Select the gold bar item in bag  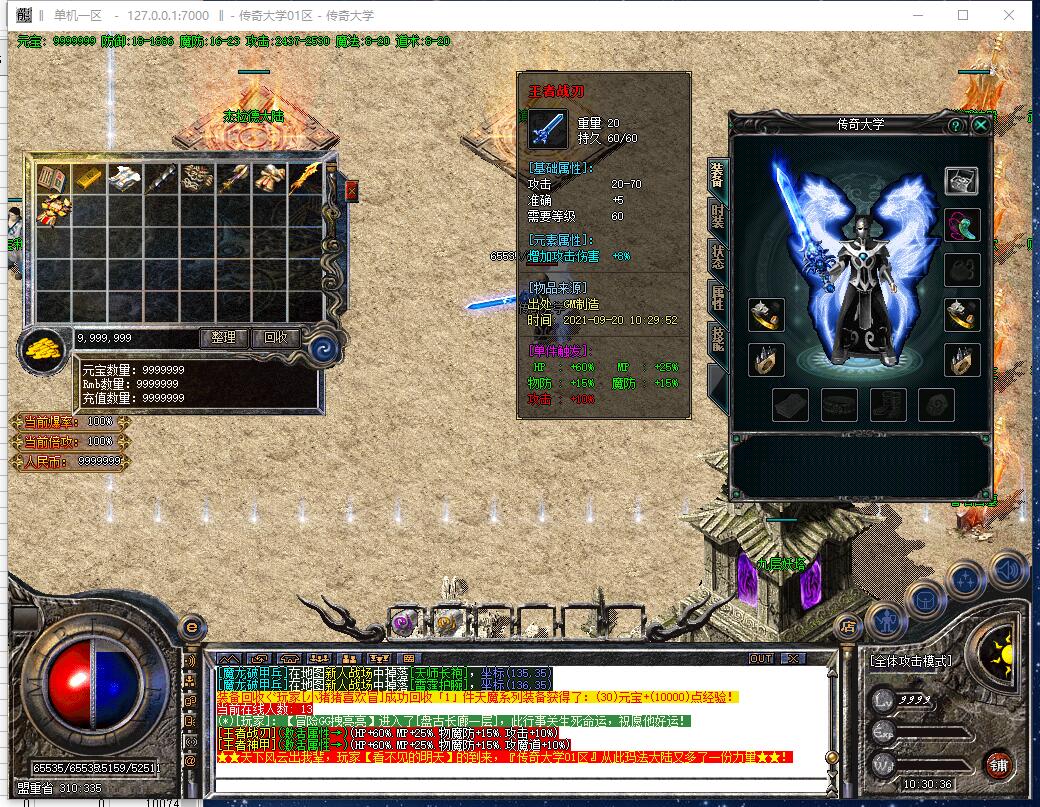88,179
